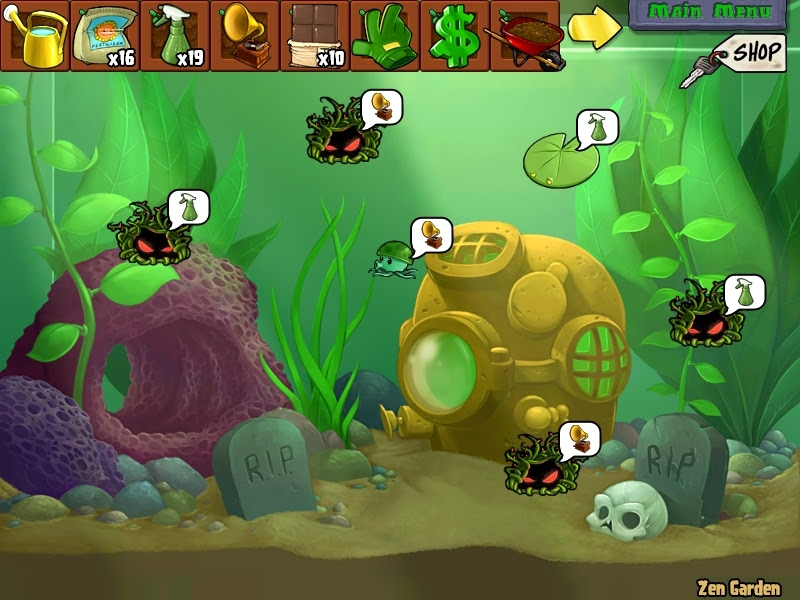Go to next garden with yellow arrow
This screenshot has height=600, width=800.
point(593,30)
